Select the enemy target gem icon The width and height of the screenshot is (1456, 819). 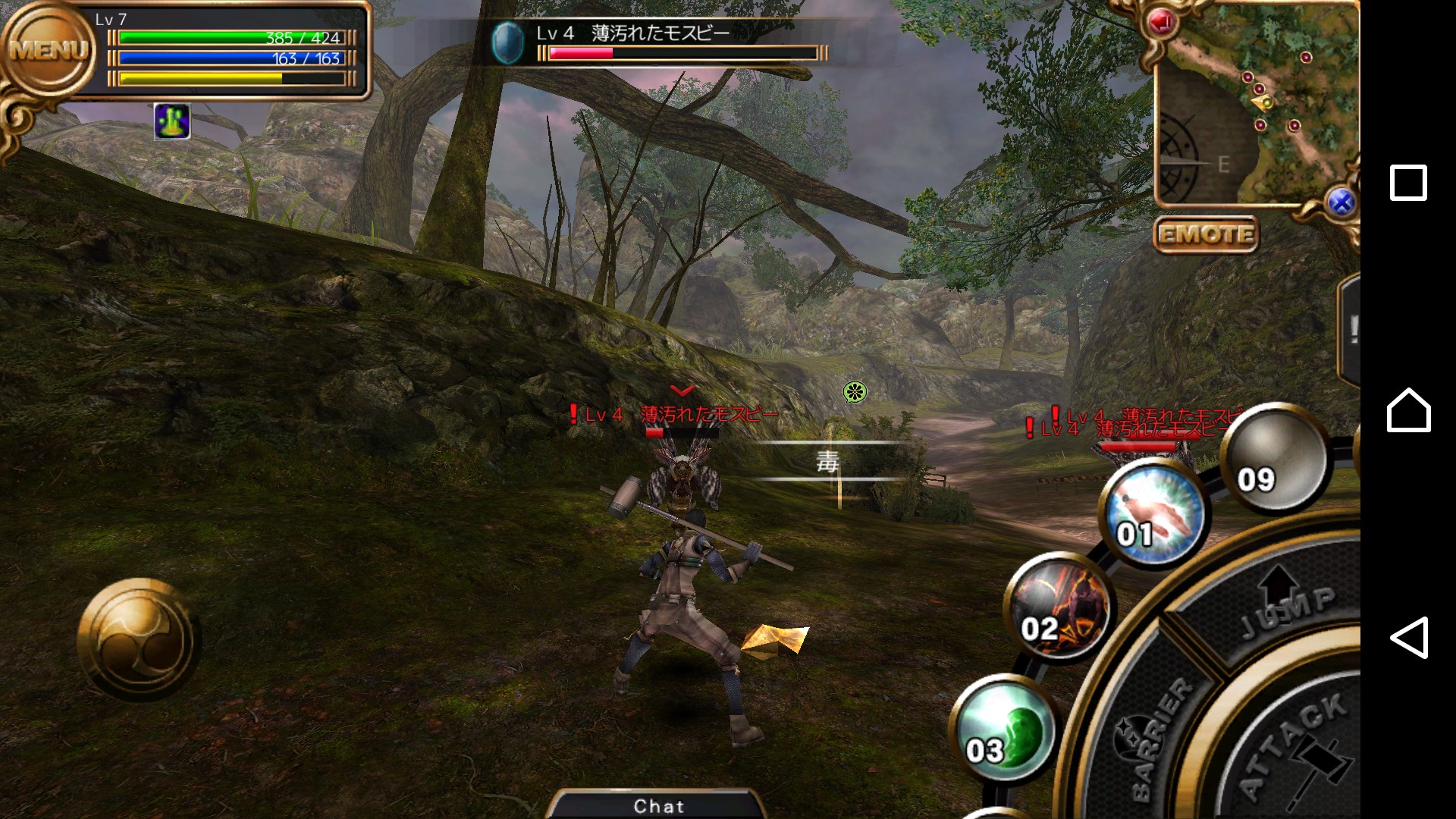pyautogui.click(x=507, y=42)
